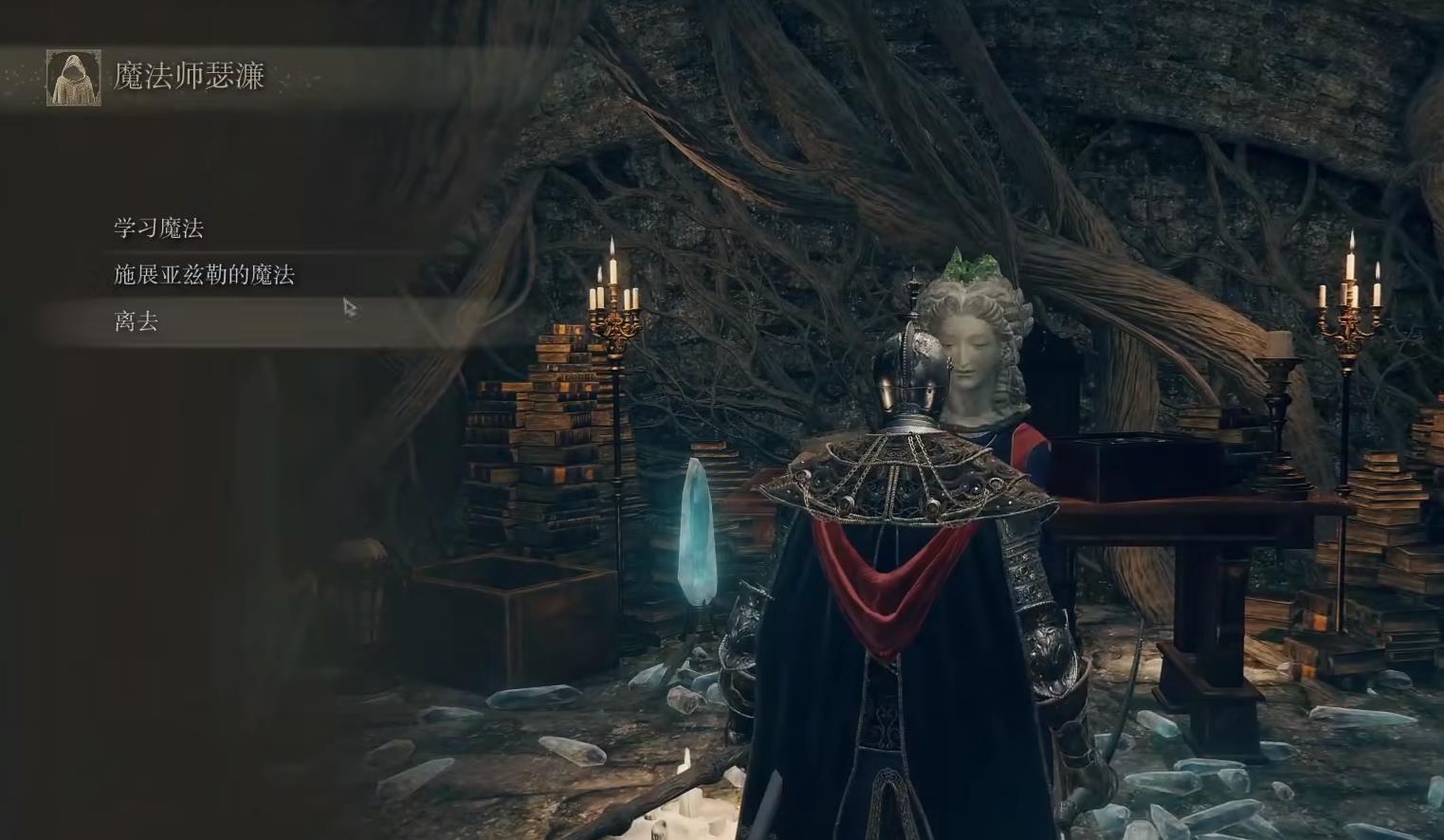This screenshot has width=1444, height=840.
Task: Select 施展亚兹勒的魔法 from the menu
Action: tap(205, 275)
